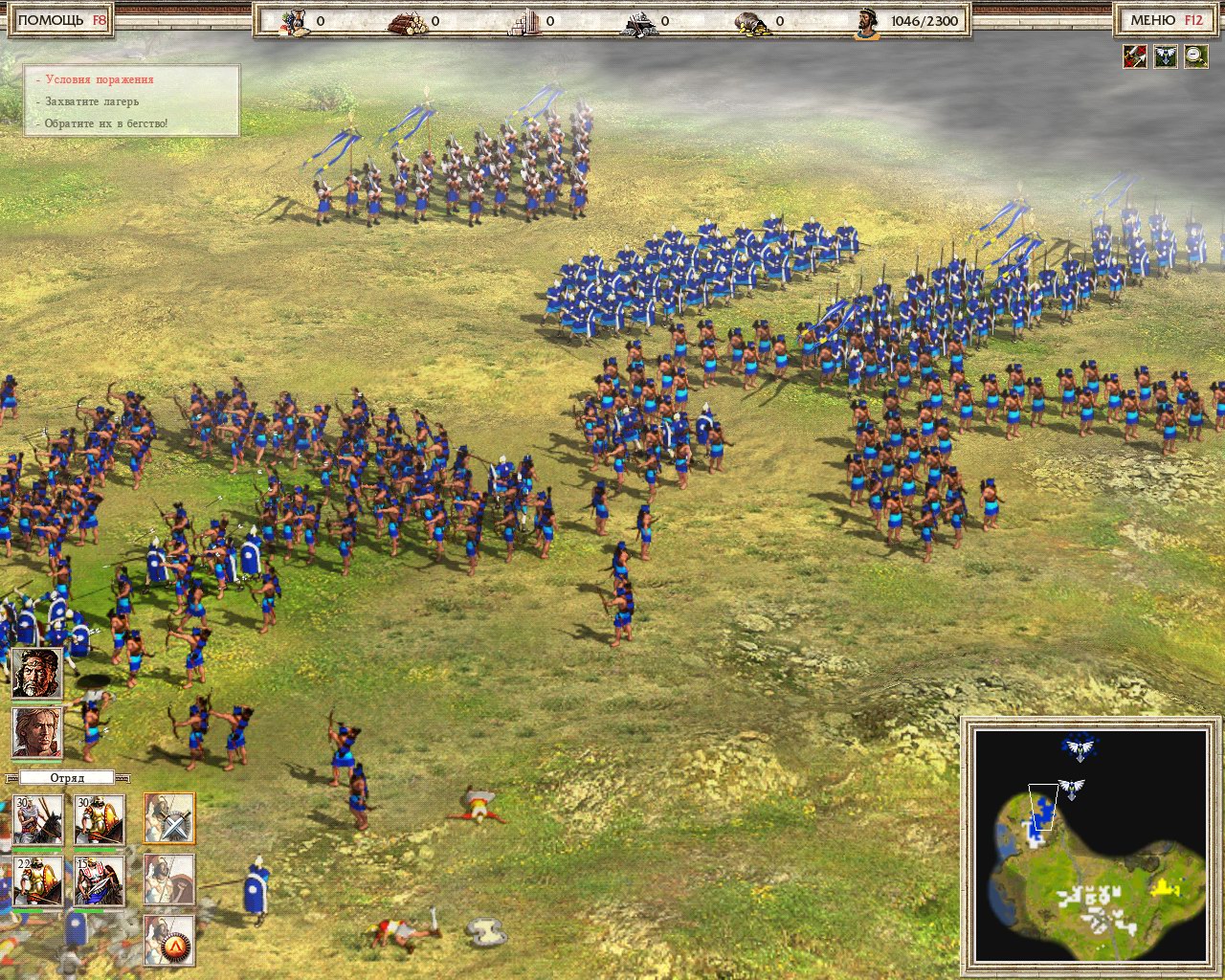The image size is (1225, 980).
Task: Collapse the Условия поражения objectives panel
Action: point(99,79)
